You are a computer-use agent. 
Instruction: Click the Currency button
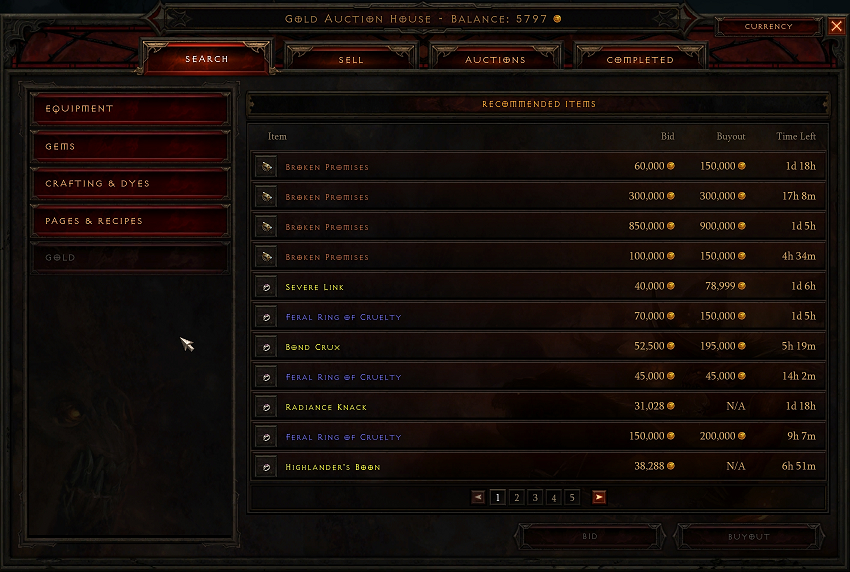click(x=768, y=27)
